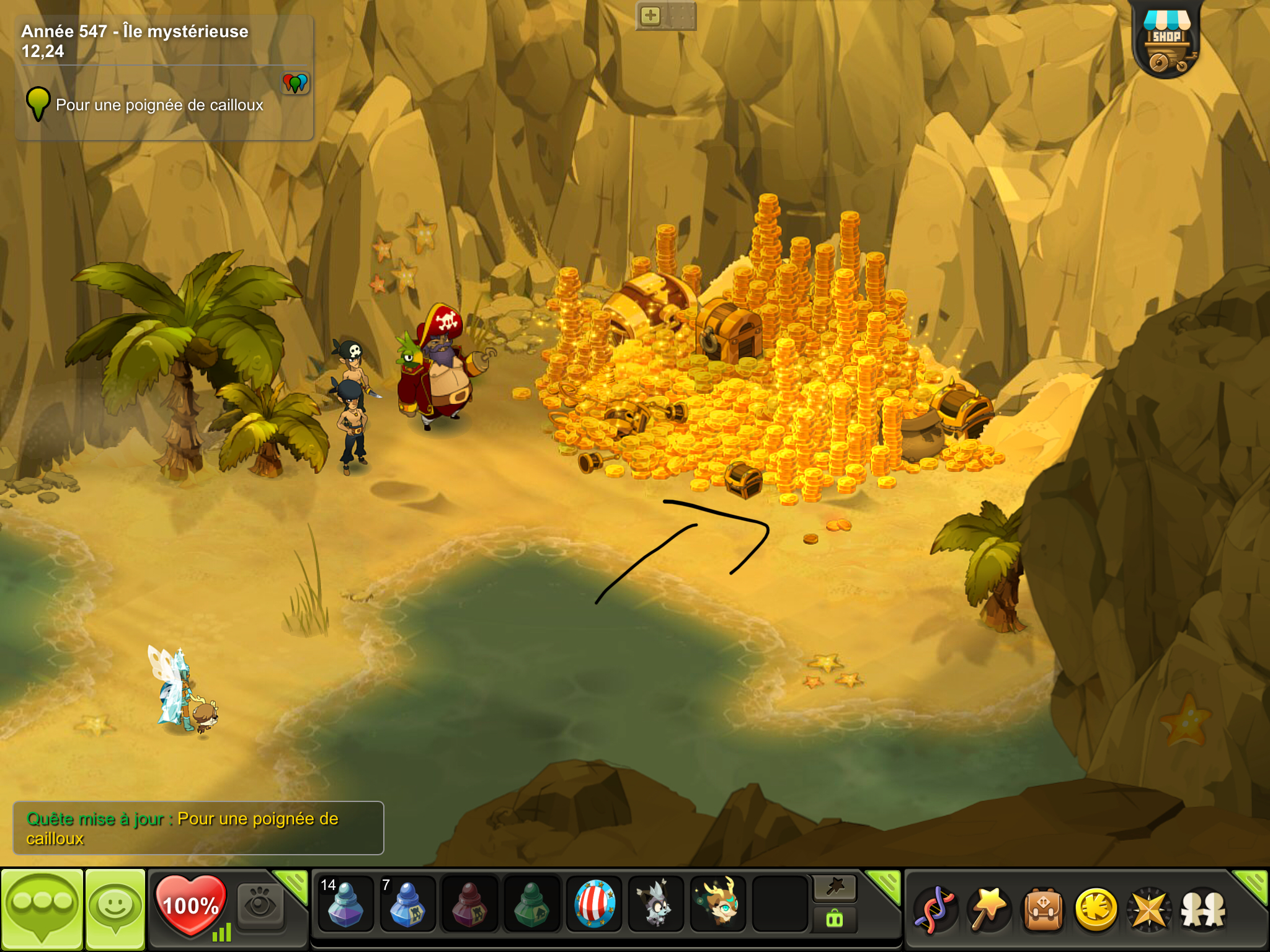This screenshot has width=1270, height=952.
Task: Select the dark red potion slot
Action: tap(469, 904)
